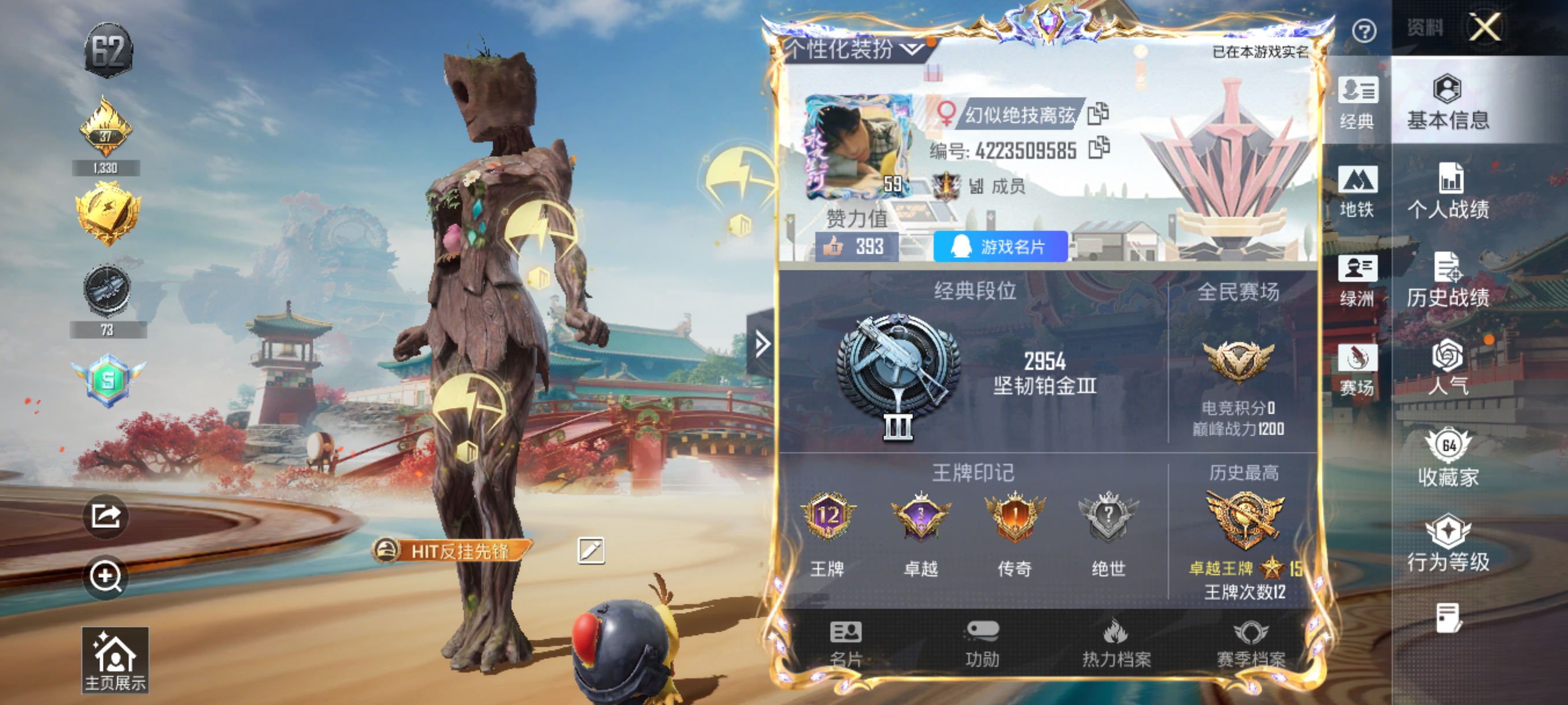Open the help question mark icon
This screenshot has height=705, width=1568.
(1363, 31)
